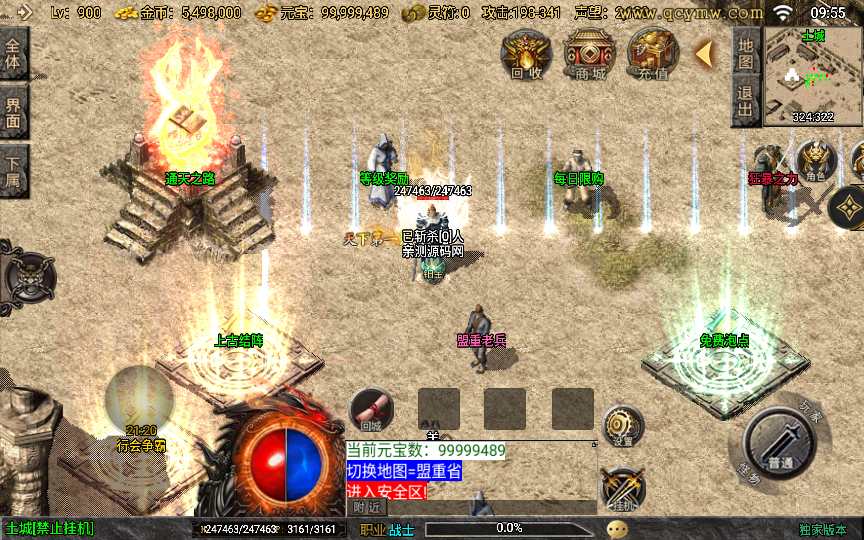Collapse the top icon row with the arrow
The image size is (864, 540).
(x=704, y=52)
